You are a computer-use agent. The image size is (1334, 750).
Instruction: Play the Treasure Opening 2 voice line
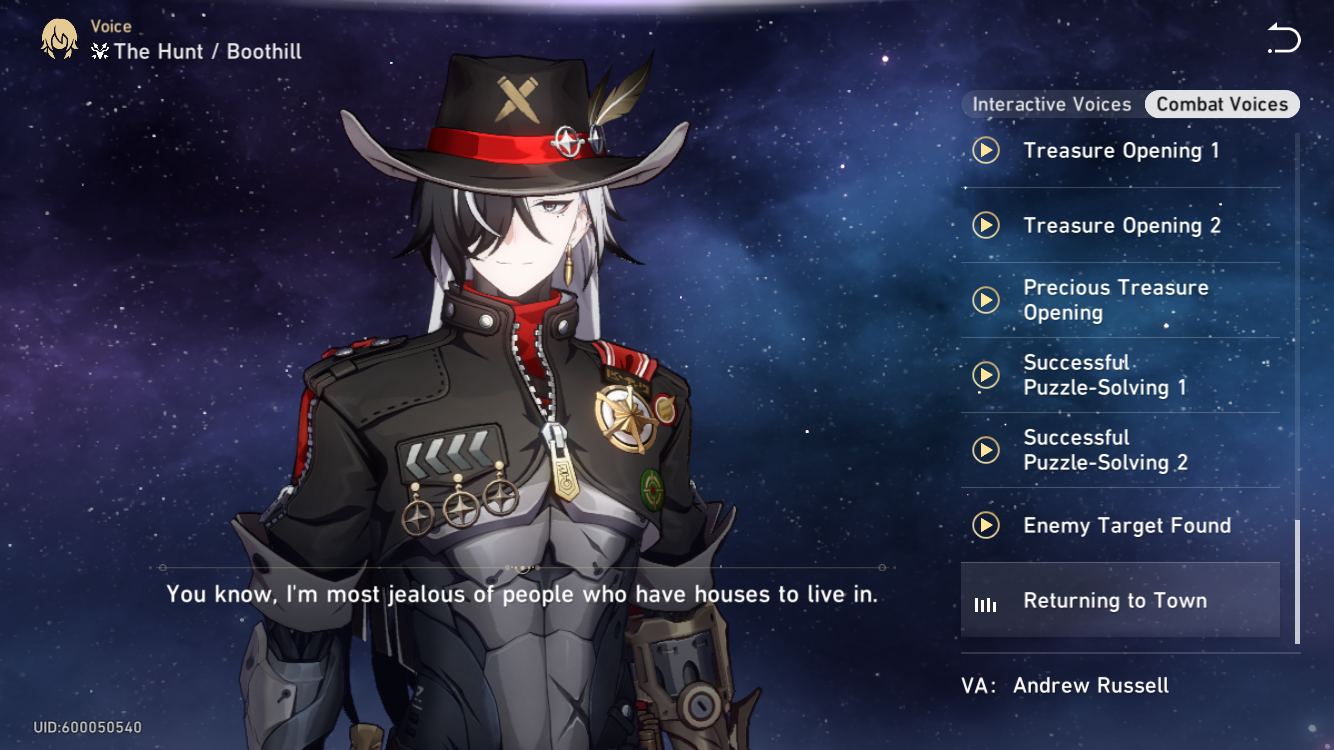click(986, 225)
